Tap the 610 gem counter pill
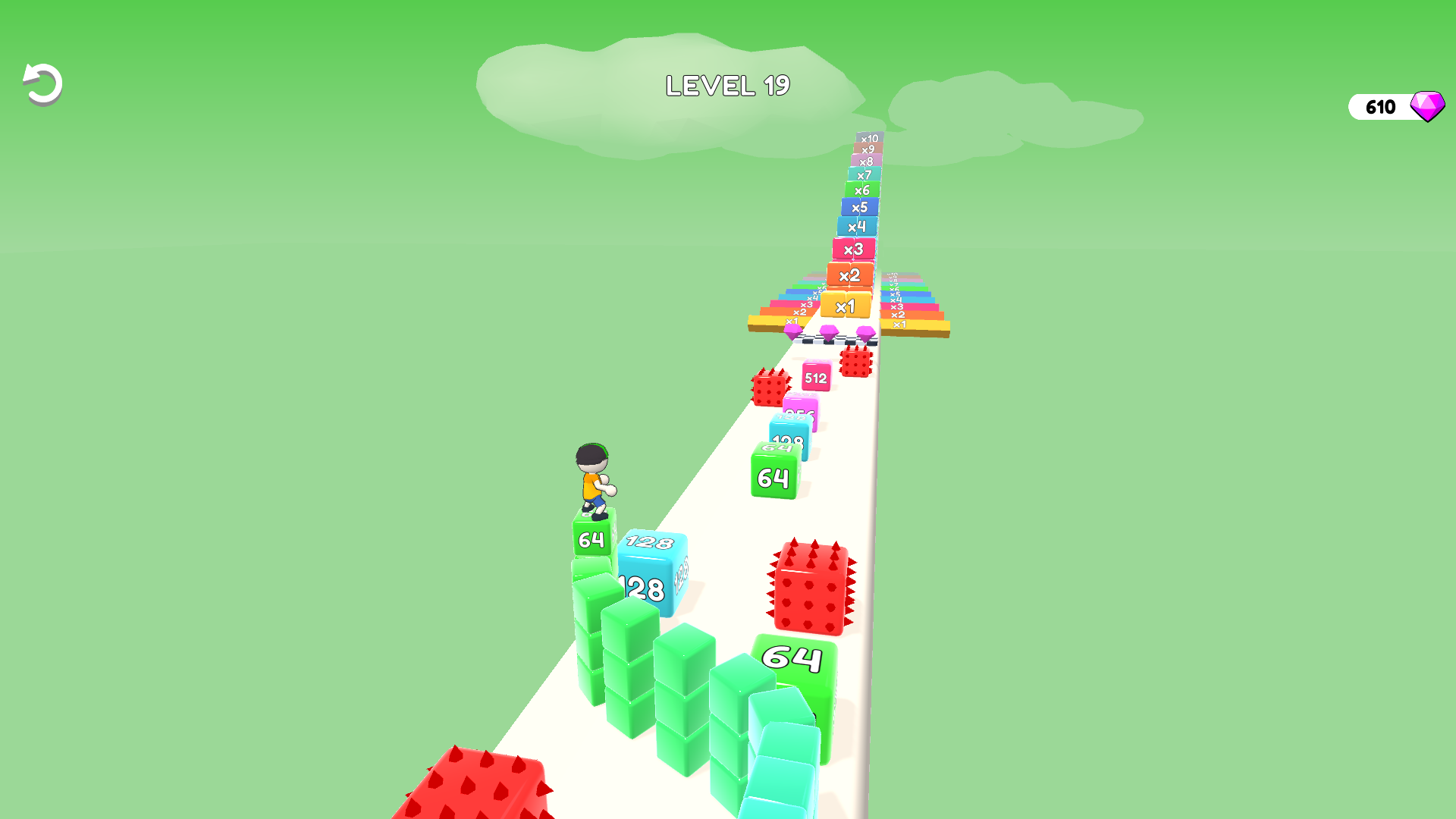 [x=1382, y=106]
